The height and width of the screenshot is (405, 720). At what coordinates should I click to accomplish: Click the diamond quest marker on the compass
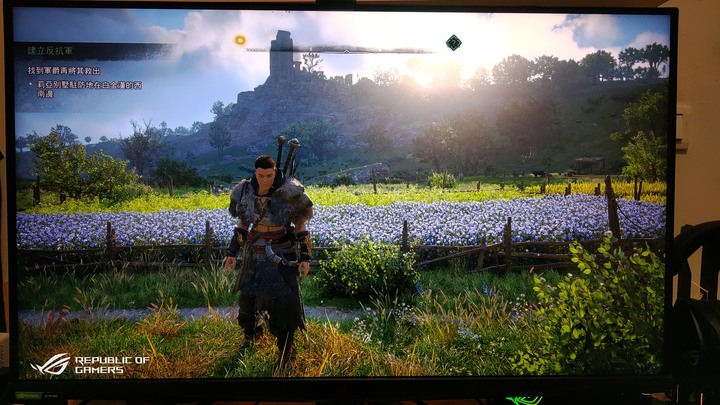pos(453,42)
